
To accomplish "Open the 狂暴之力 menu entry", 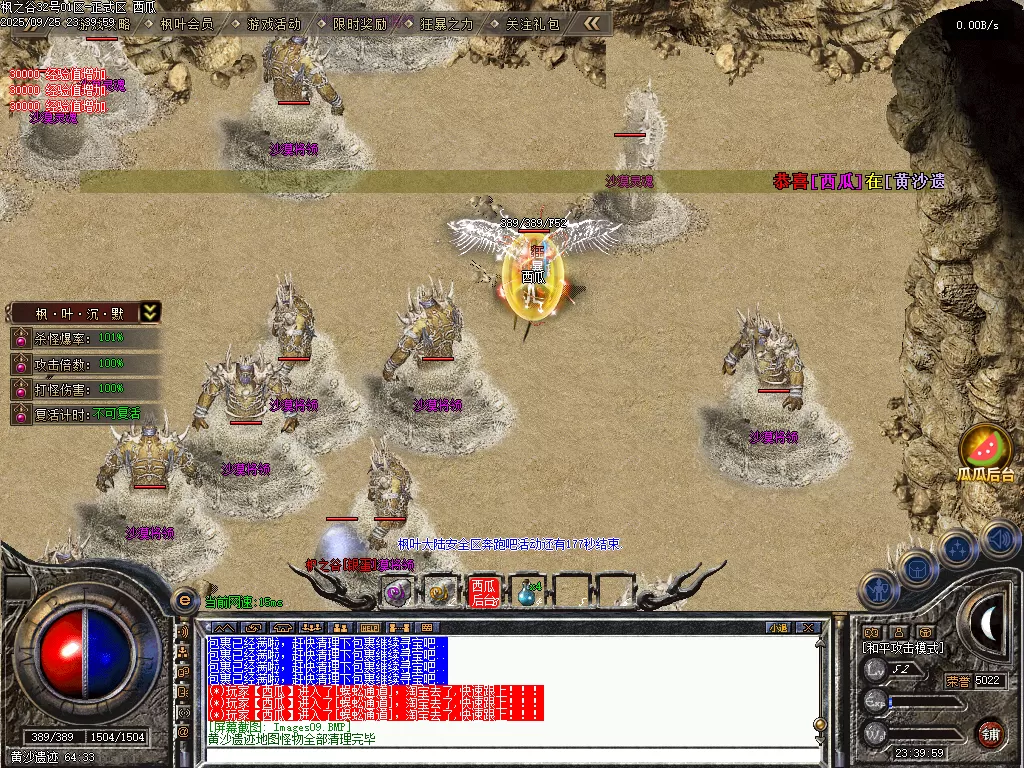I will (446, 24).
